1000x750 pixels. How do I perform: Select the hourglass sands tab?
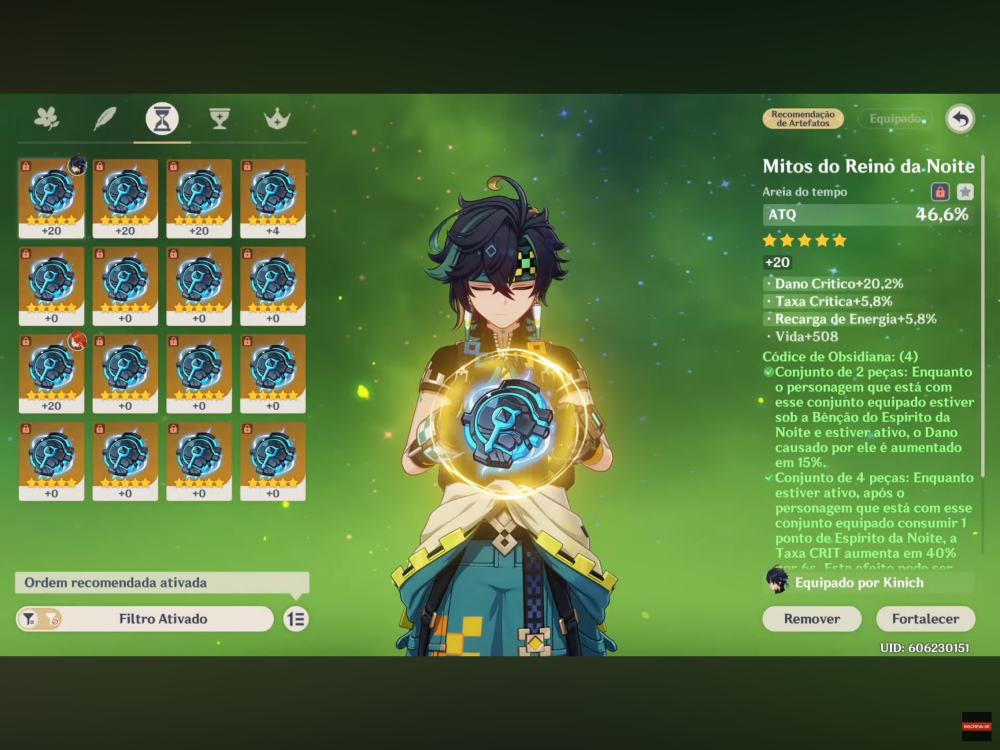[x=162, y=118]
